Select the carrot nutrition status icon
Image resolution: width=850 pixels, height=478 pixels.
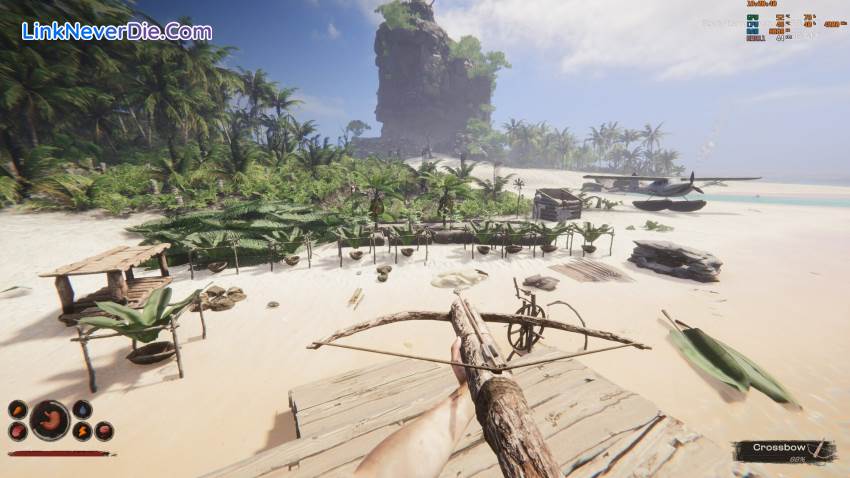pos(18,410)
